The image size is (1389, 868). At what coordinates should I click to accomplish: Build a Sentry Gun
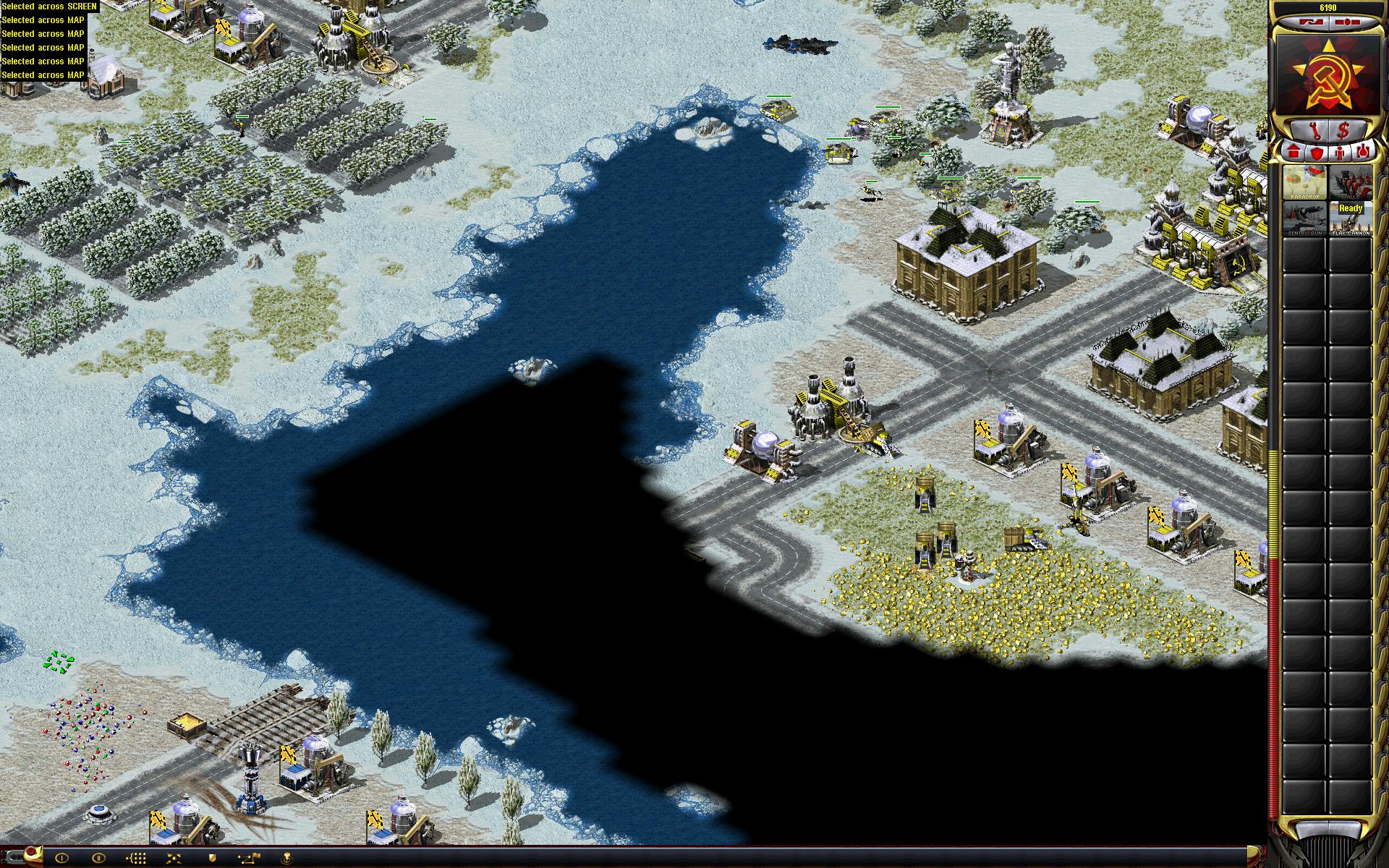tap(1305, 218)
